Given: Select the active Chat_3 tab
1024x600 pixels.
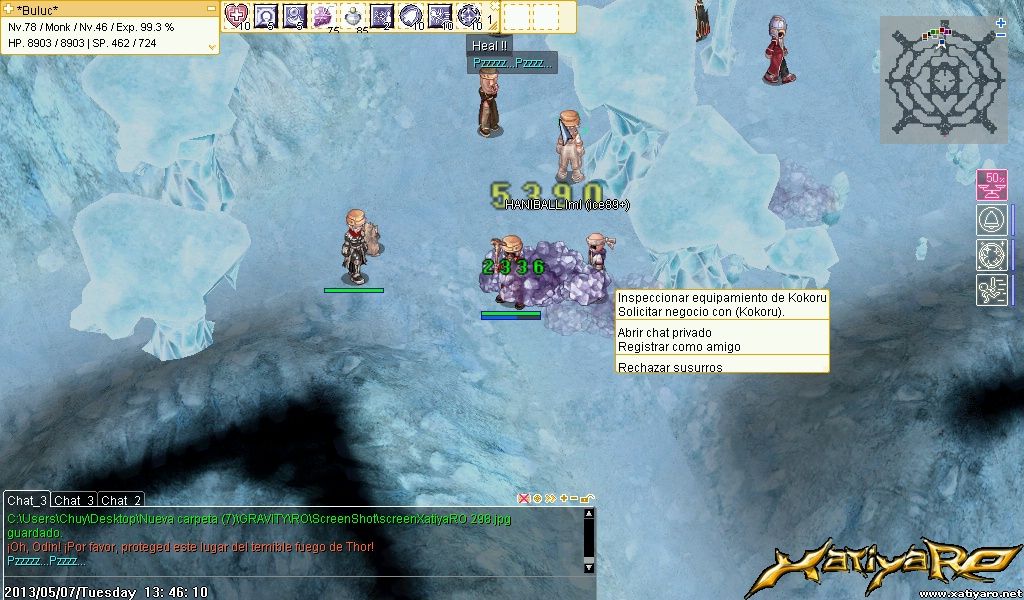Looking at the screenshot, I should point(27,500).
